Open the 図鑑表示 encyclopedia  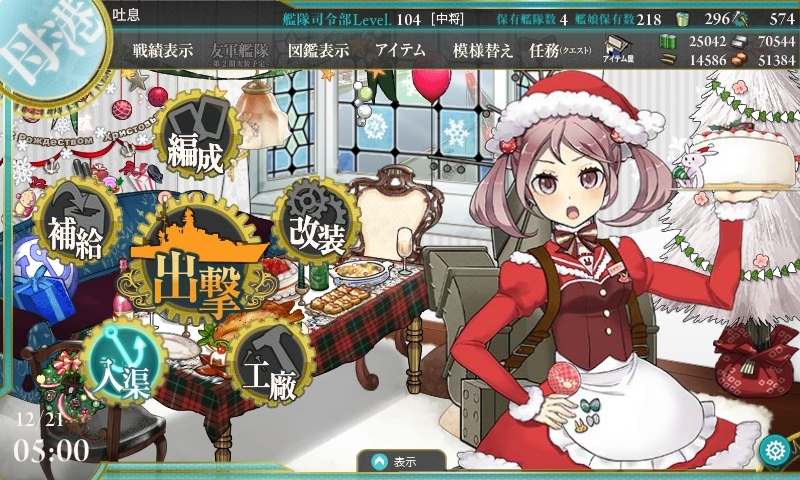[x=316, y=50]
